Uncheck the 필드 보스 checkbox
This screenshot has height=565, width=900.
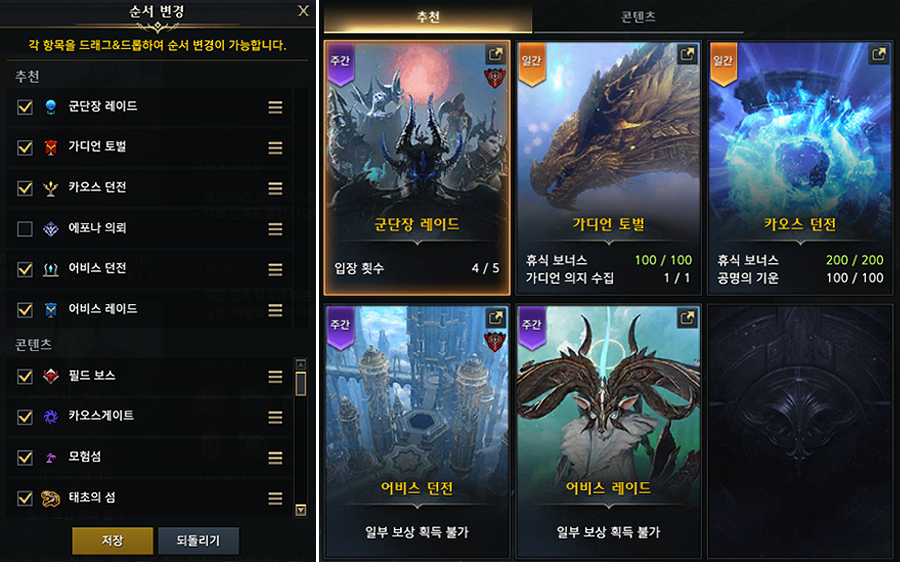[25, 376]
